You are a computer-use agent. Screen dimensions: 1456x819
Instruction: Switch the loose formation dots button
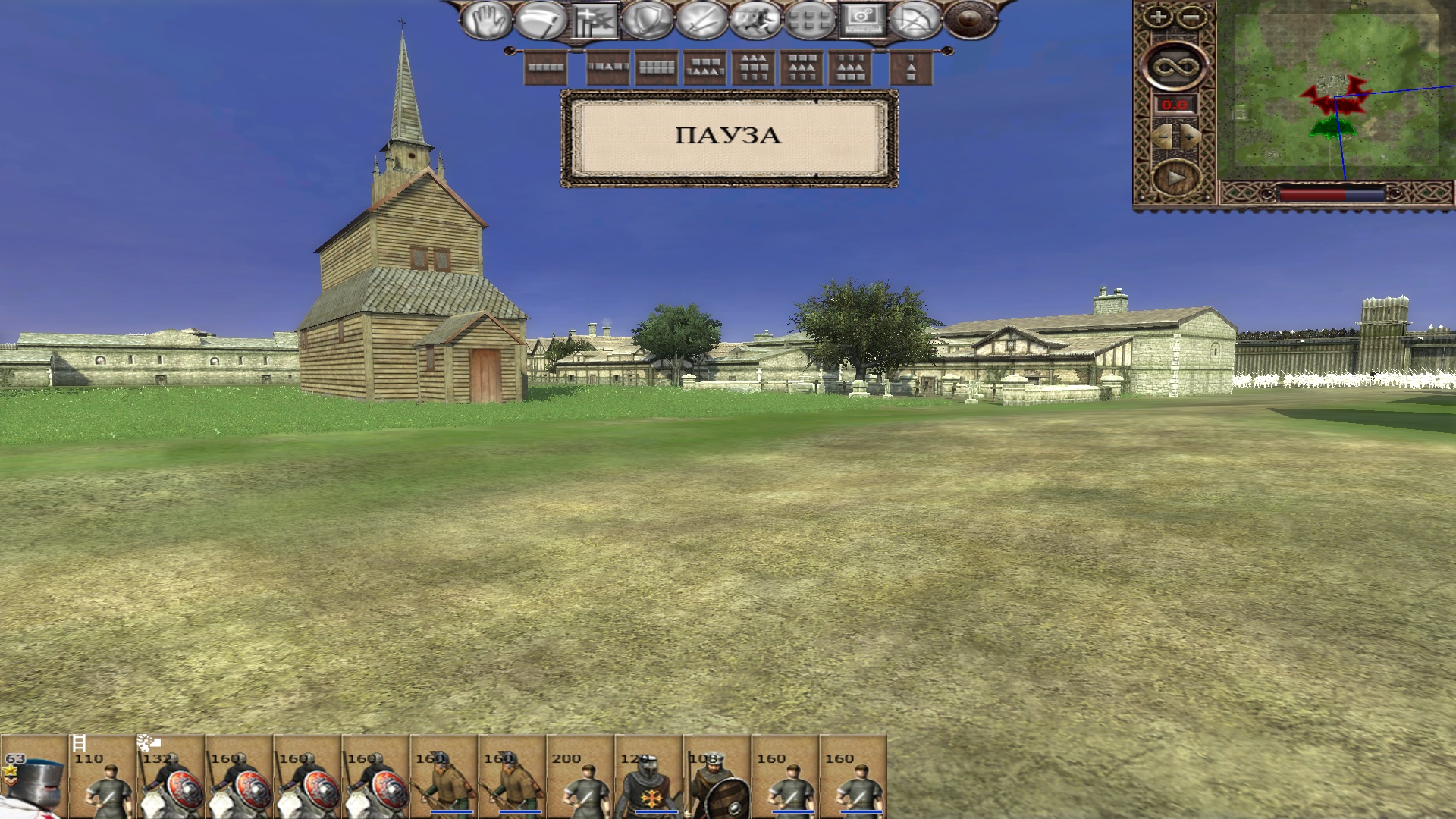tap(809, 20)
